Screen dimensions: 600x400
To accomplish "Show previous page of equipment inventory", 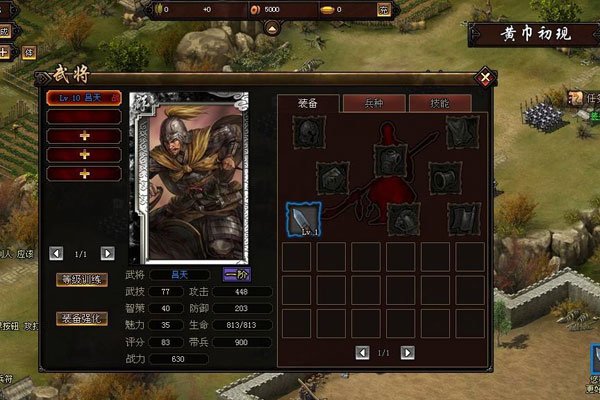I will coord(361,352).
